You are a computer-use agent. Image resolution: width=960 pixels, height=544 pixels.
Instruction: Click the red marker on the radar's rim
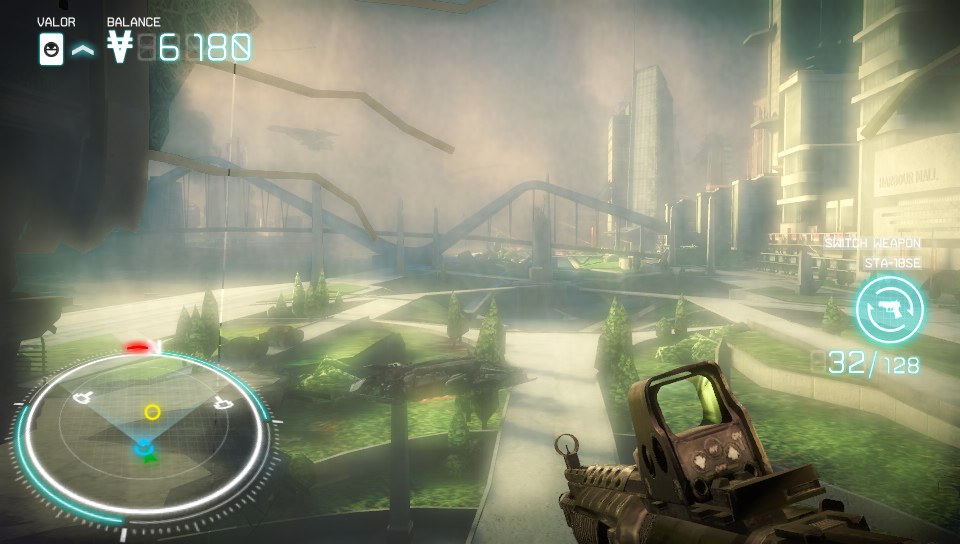coord(138,347)
